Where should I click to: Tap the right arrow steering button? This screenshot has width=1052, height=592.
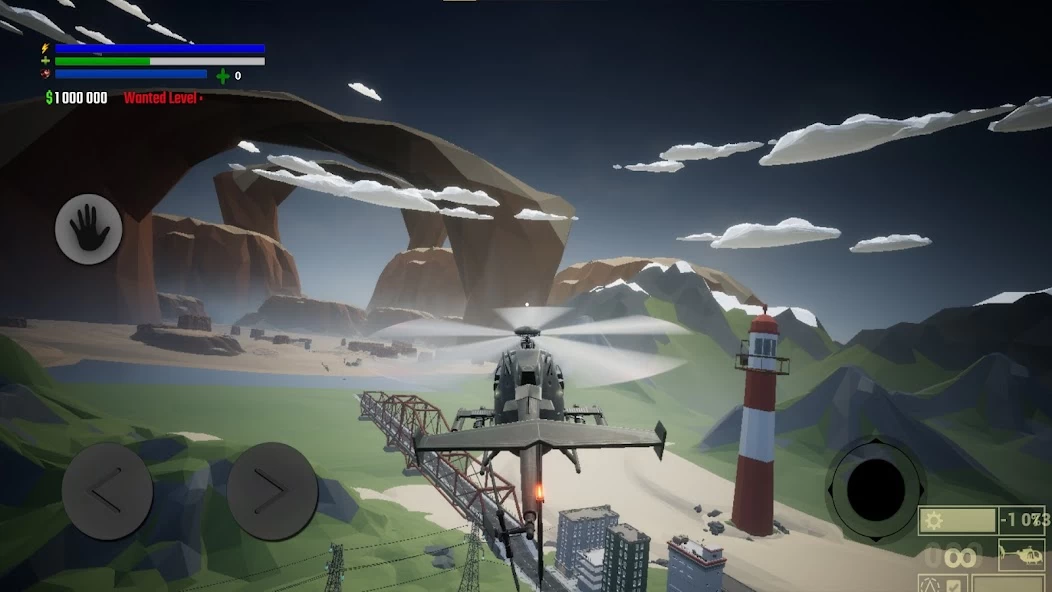272,491
